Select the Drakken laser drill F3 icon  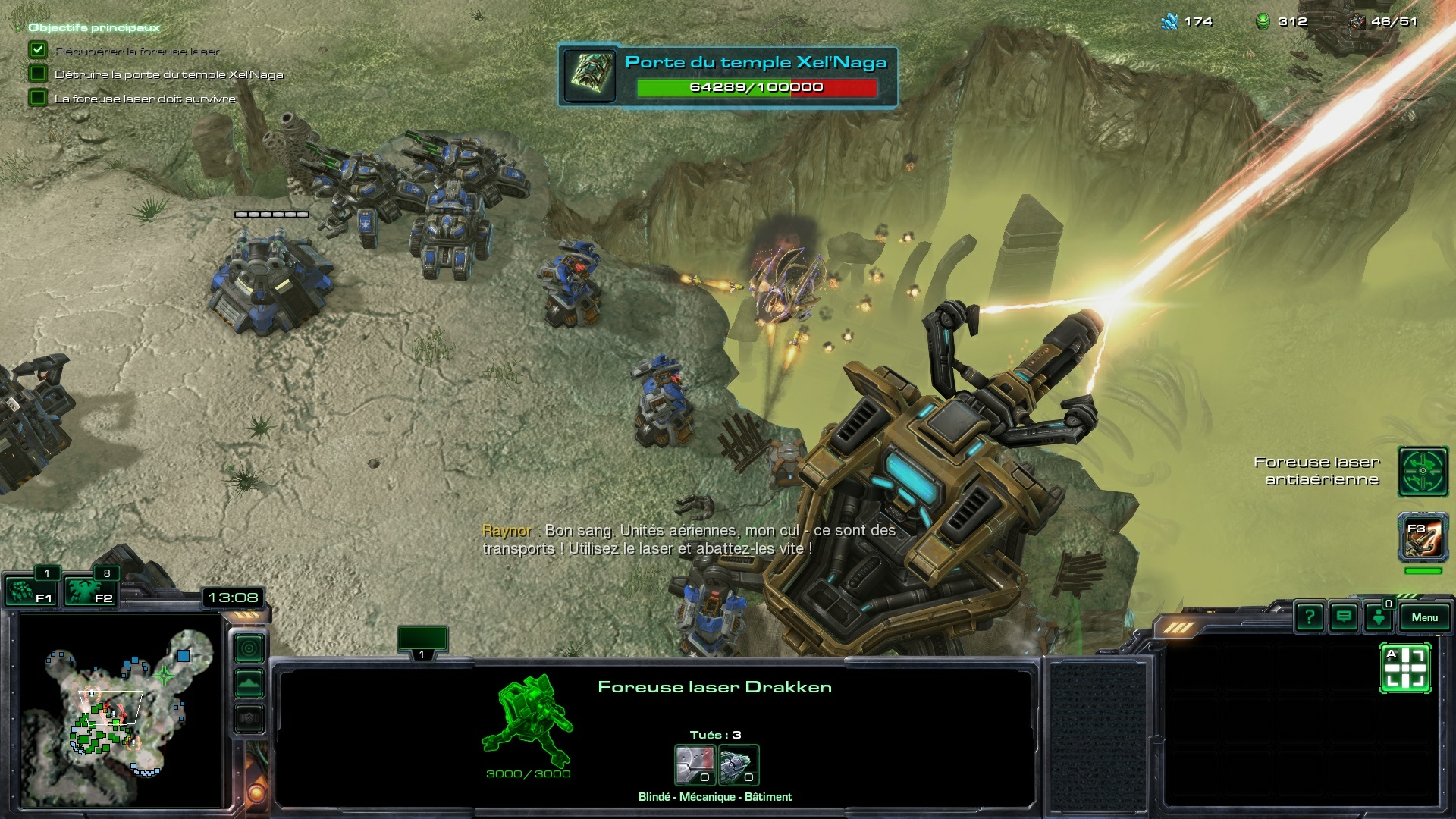pyautogui.click(x=1423, y=538)
